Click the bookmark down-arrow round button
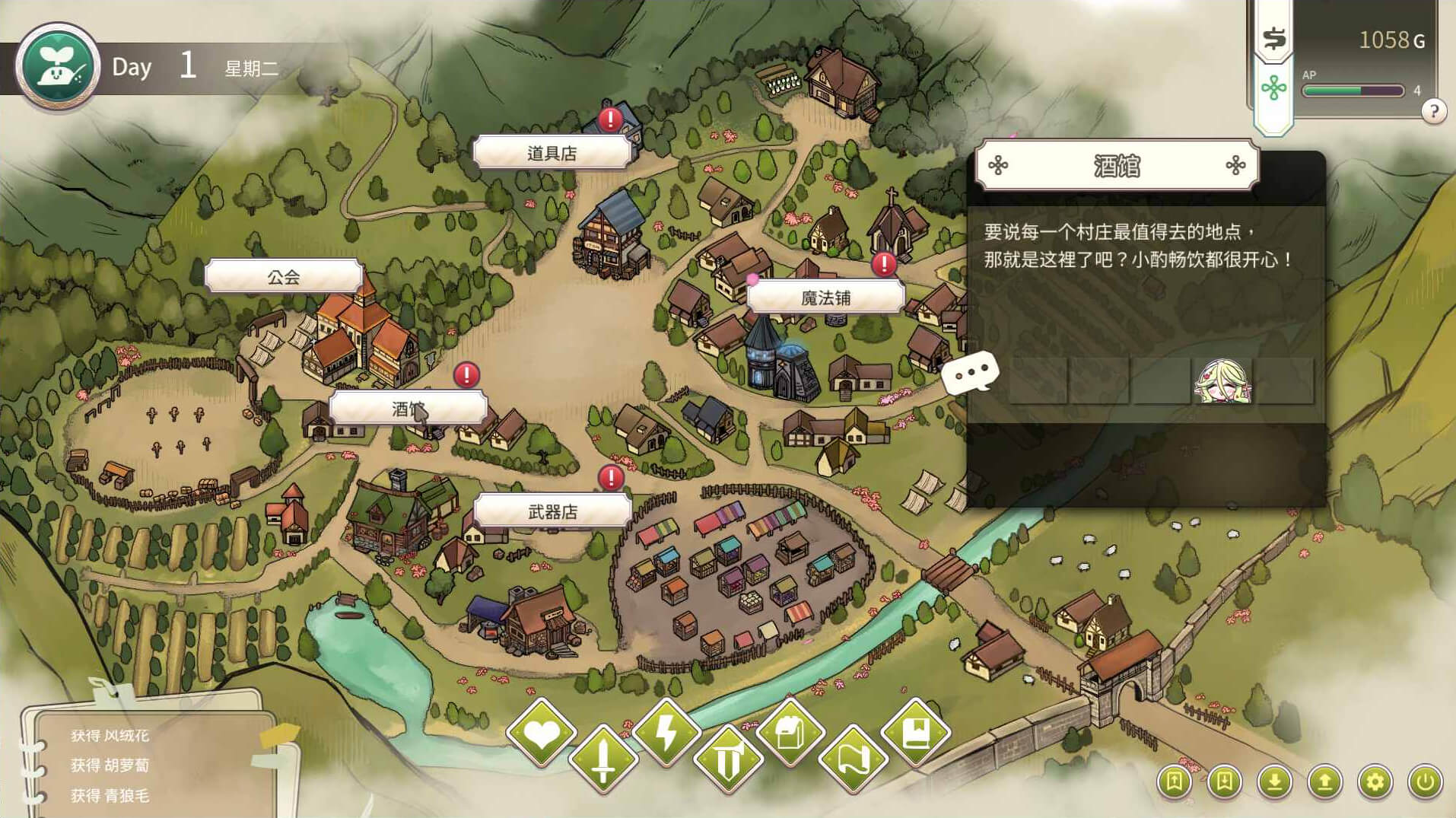This screenshot has width=1456, height=818. [1224, 781]
